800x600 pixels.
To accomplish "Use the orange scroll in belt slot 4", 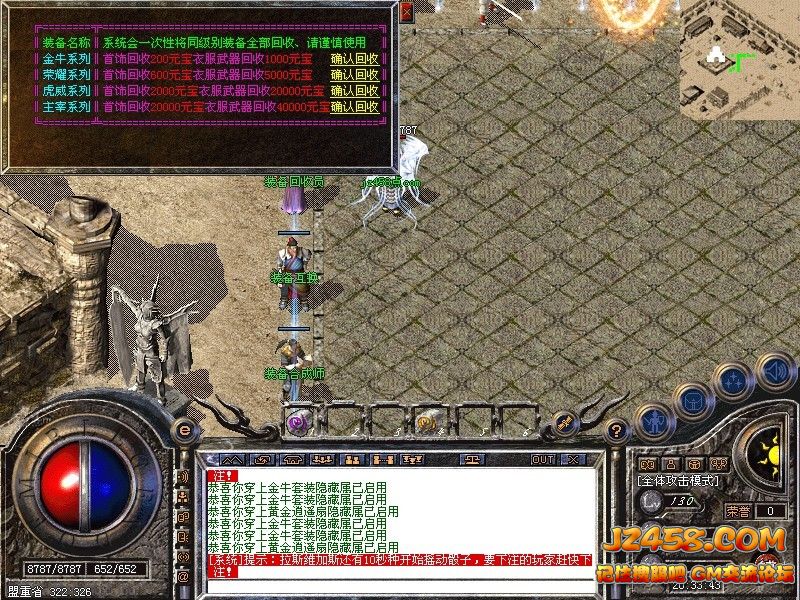I will point(427,421).
